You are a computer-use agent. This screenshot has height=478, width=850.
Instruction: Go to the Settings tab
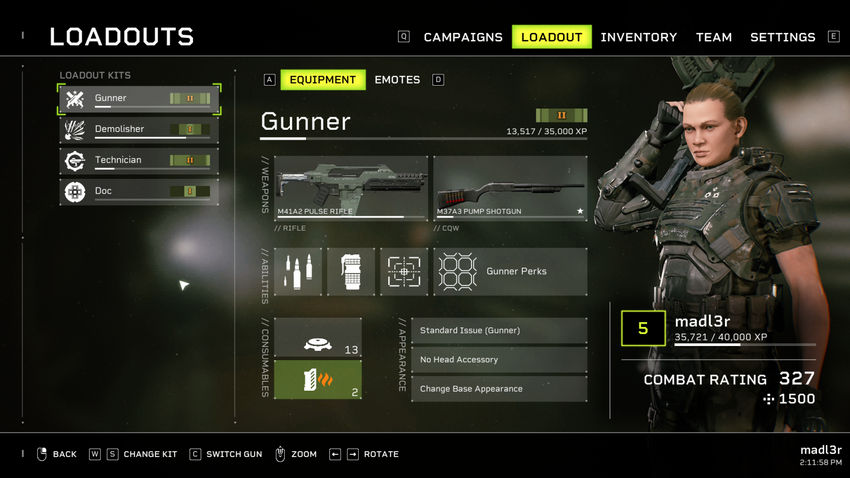tap(782, 37)
